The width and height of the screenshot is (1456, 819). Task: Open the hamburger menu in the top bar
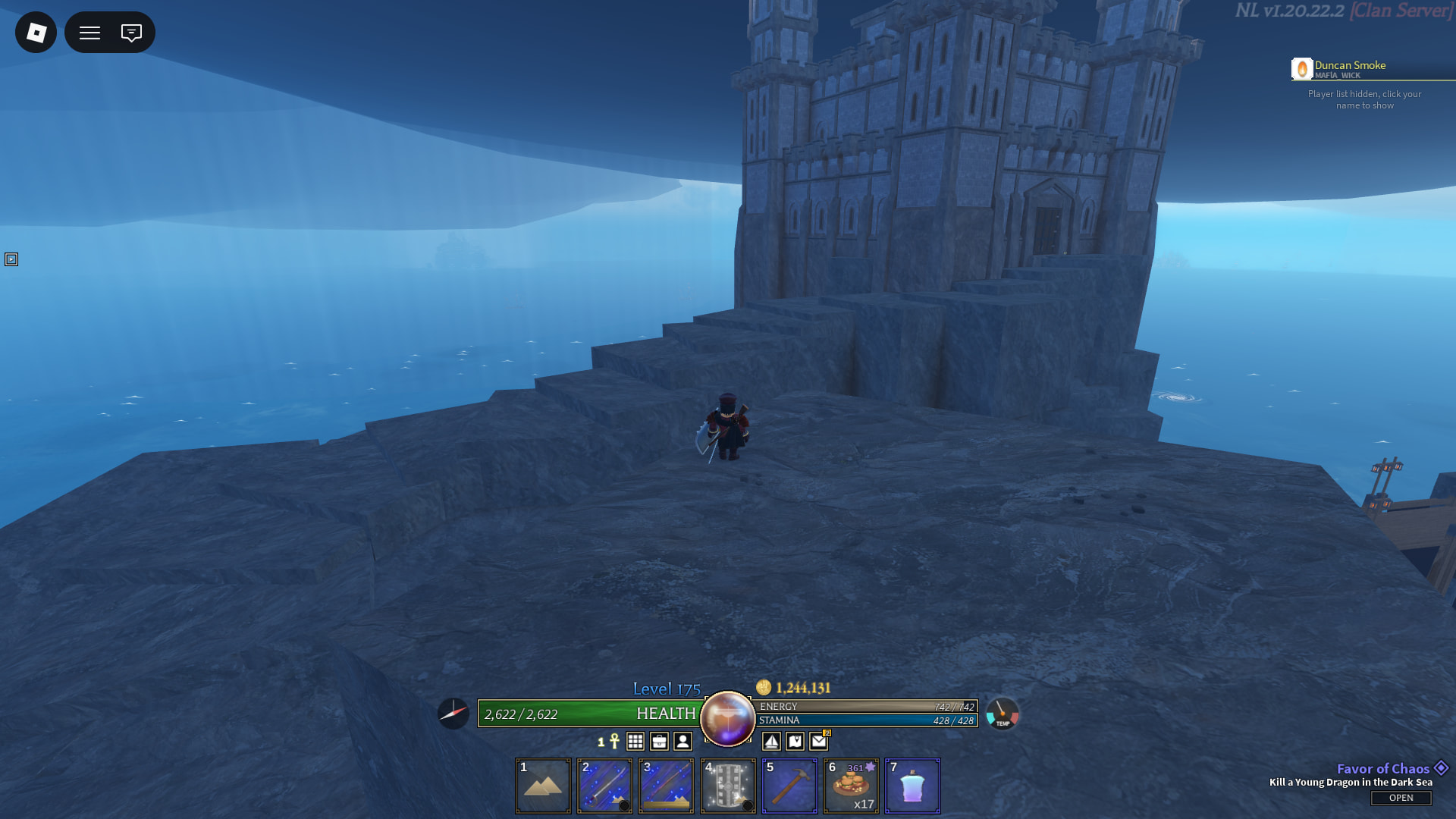pos(90,33)
